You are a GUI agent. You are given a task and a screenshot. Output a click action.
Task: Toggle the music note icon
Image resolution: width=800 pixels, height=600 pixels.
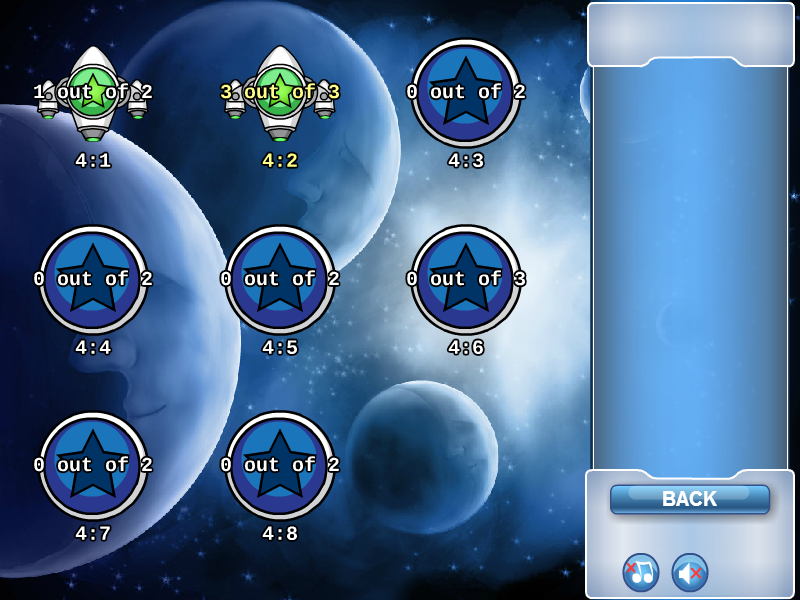(641, 572)
